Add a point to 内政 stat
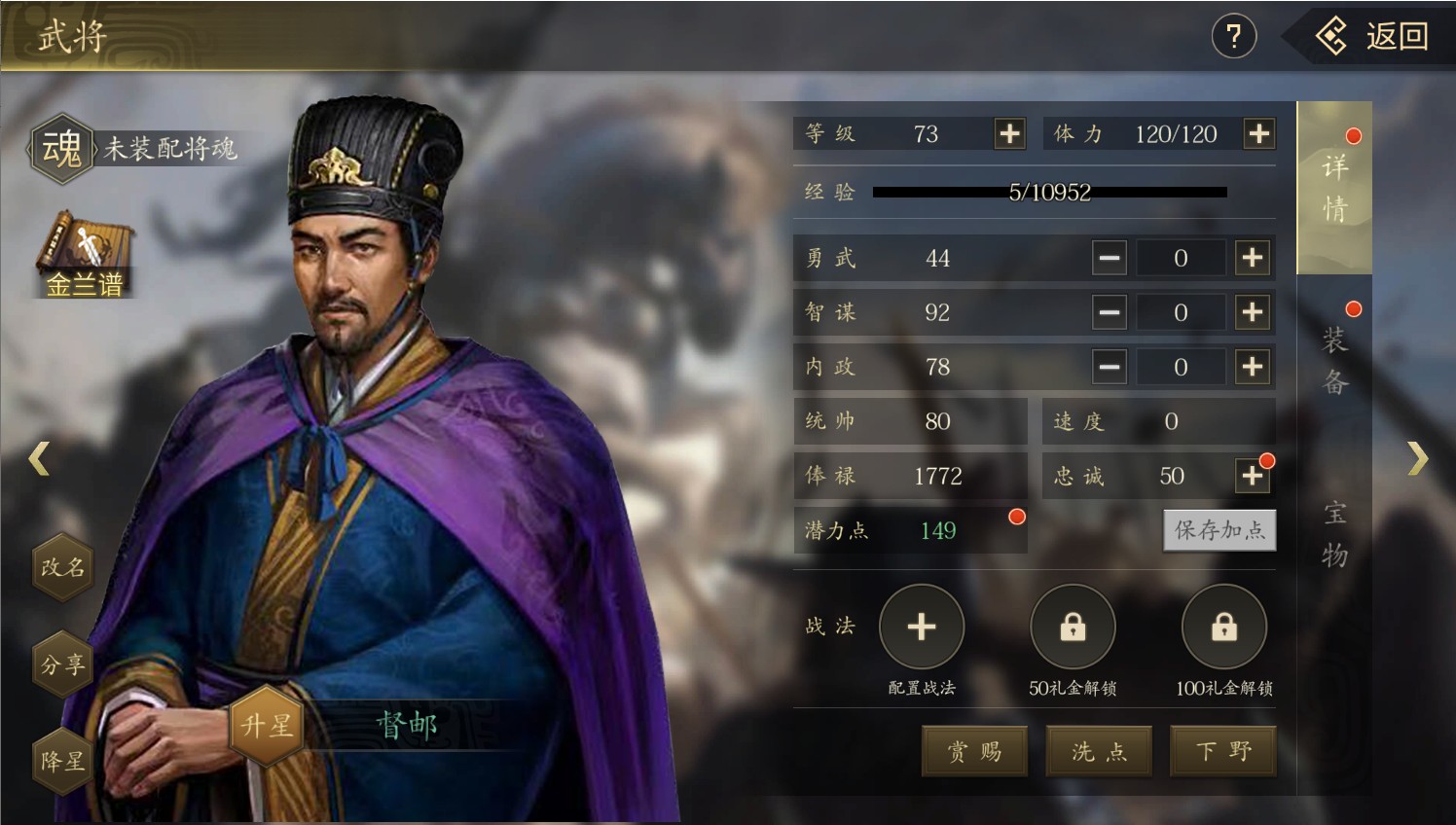Image resolution: width=1456 pixels, height=825 pixels. 1253,367
